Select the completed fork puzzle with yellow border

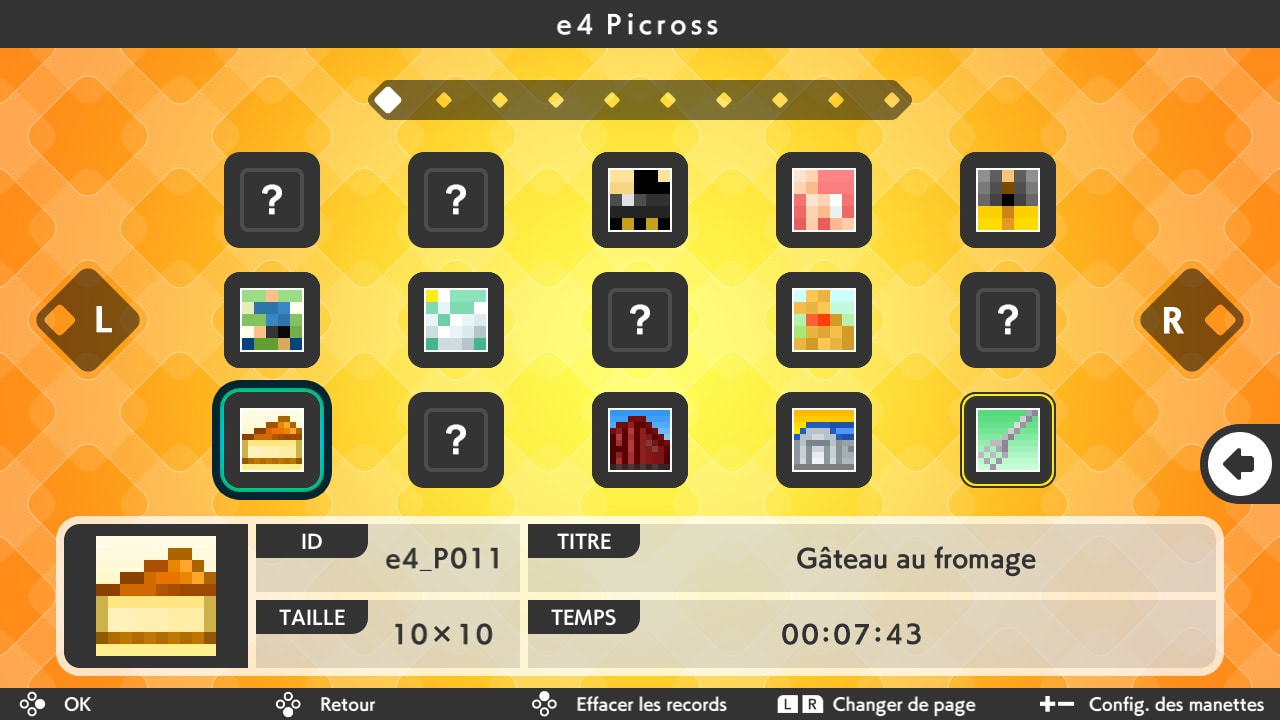pyautogui.click(x=1007, y=440)
